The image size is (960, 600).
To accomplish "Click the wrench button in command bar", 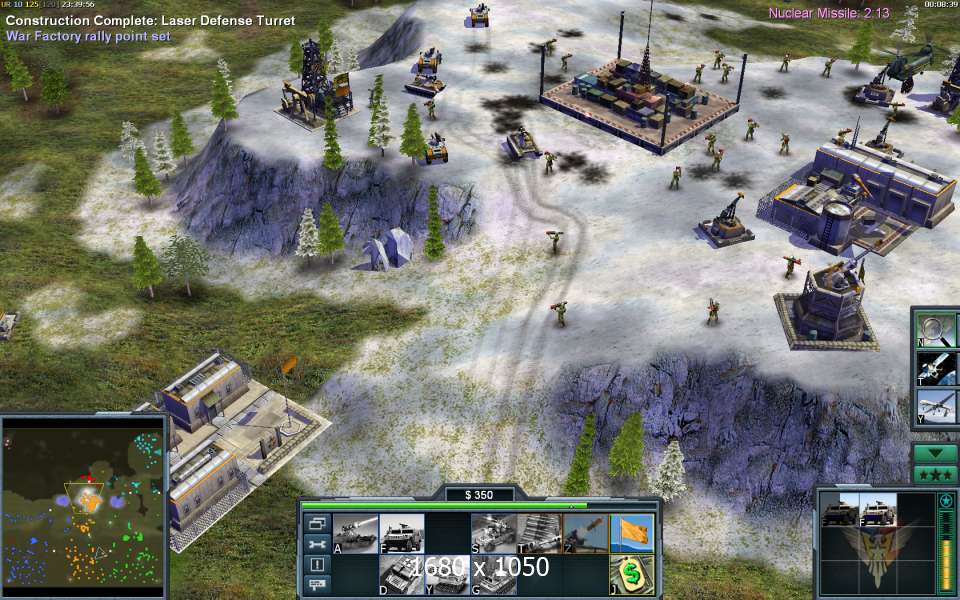I will 316,543.
